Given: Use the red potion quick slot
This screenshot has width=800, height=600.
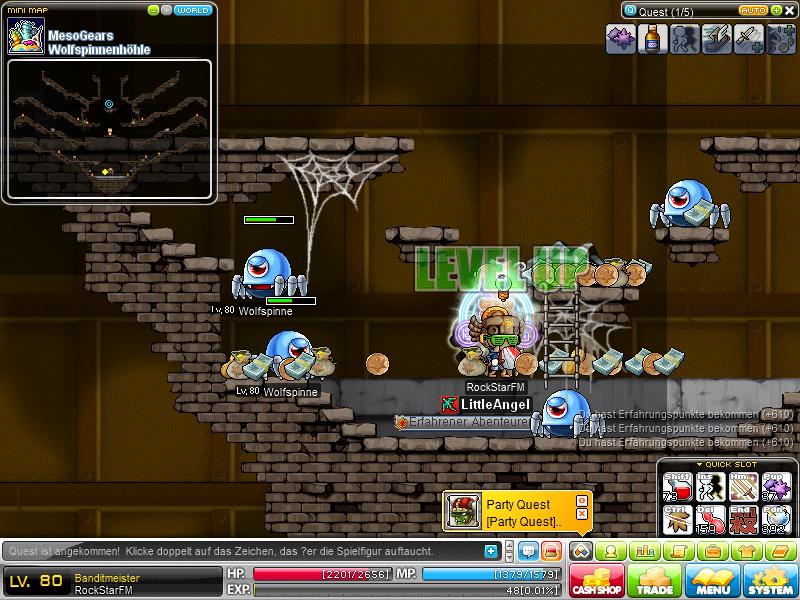Looking at the screenshot, I should (679, 487).
